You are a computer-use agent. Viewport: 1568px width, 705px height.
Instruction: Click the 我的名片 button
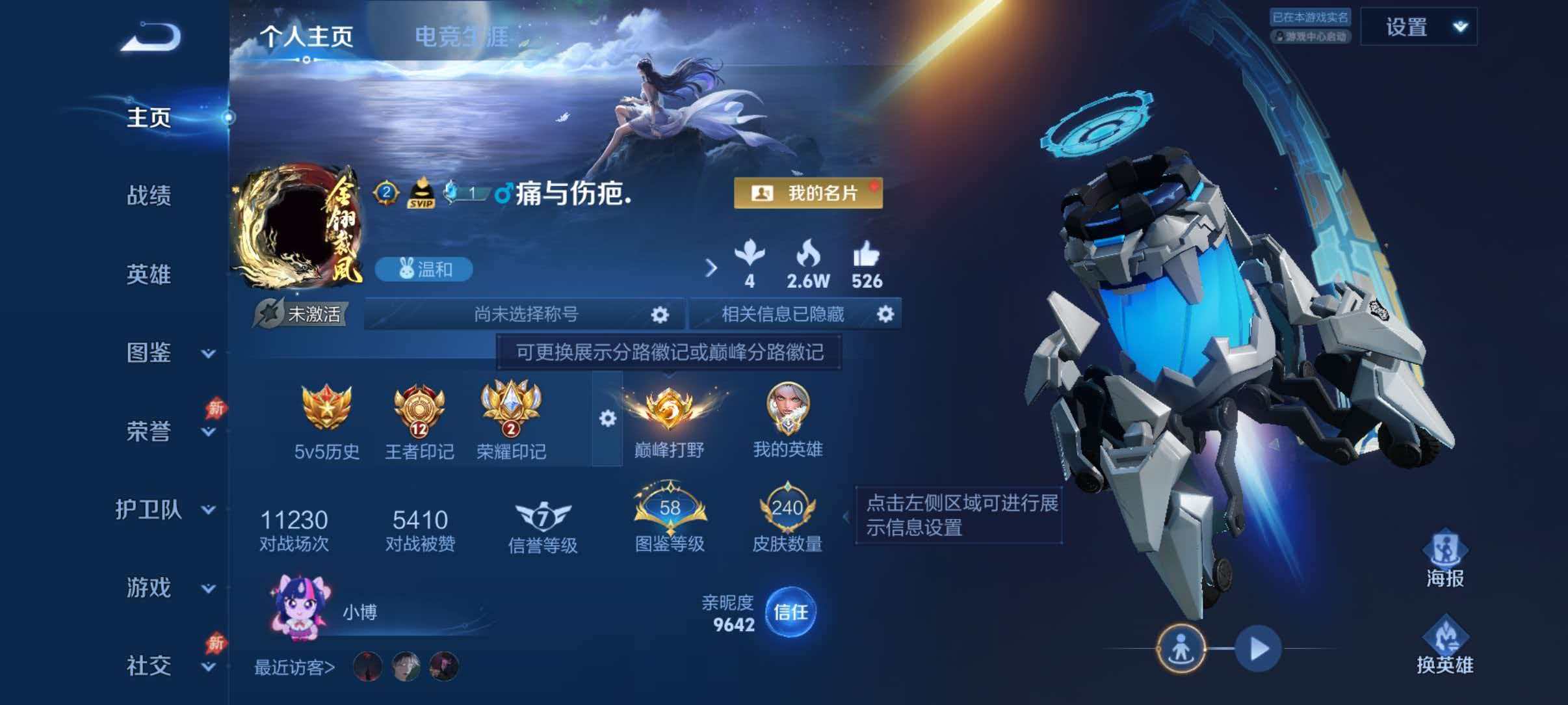pyautogui.click(x=809, y=194)
